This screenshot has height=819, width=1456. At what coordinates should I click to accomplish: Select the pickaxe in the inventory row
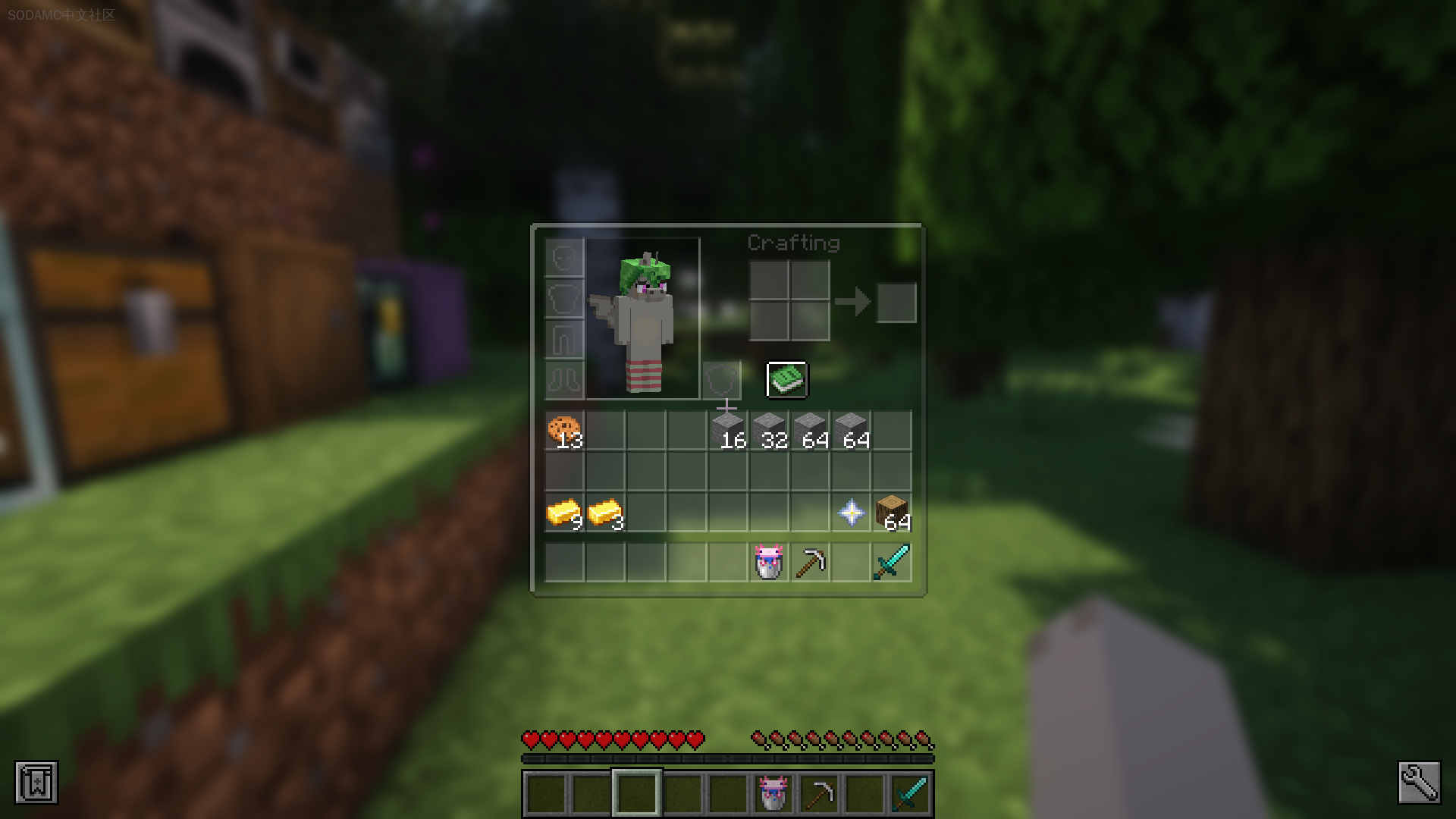tap(810, 561)
